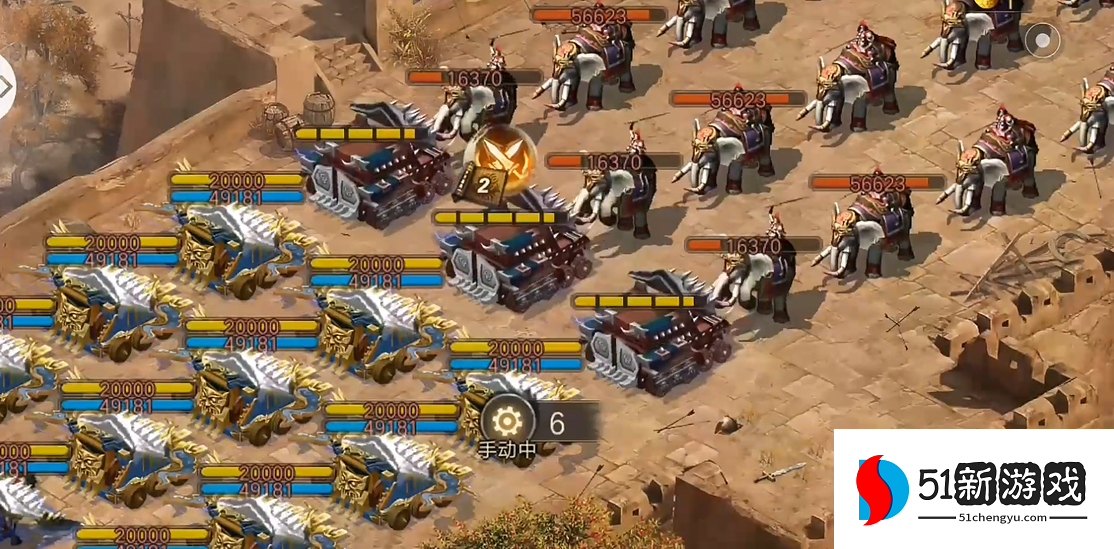Tap the round floating circle button

(x=1042, y=41)
